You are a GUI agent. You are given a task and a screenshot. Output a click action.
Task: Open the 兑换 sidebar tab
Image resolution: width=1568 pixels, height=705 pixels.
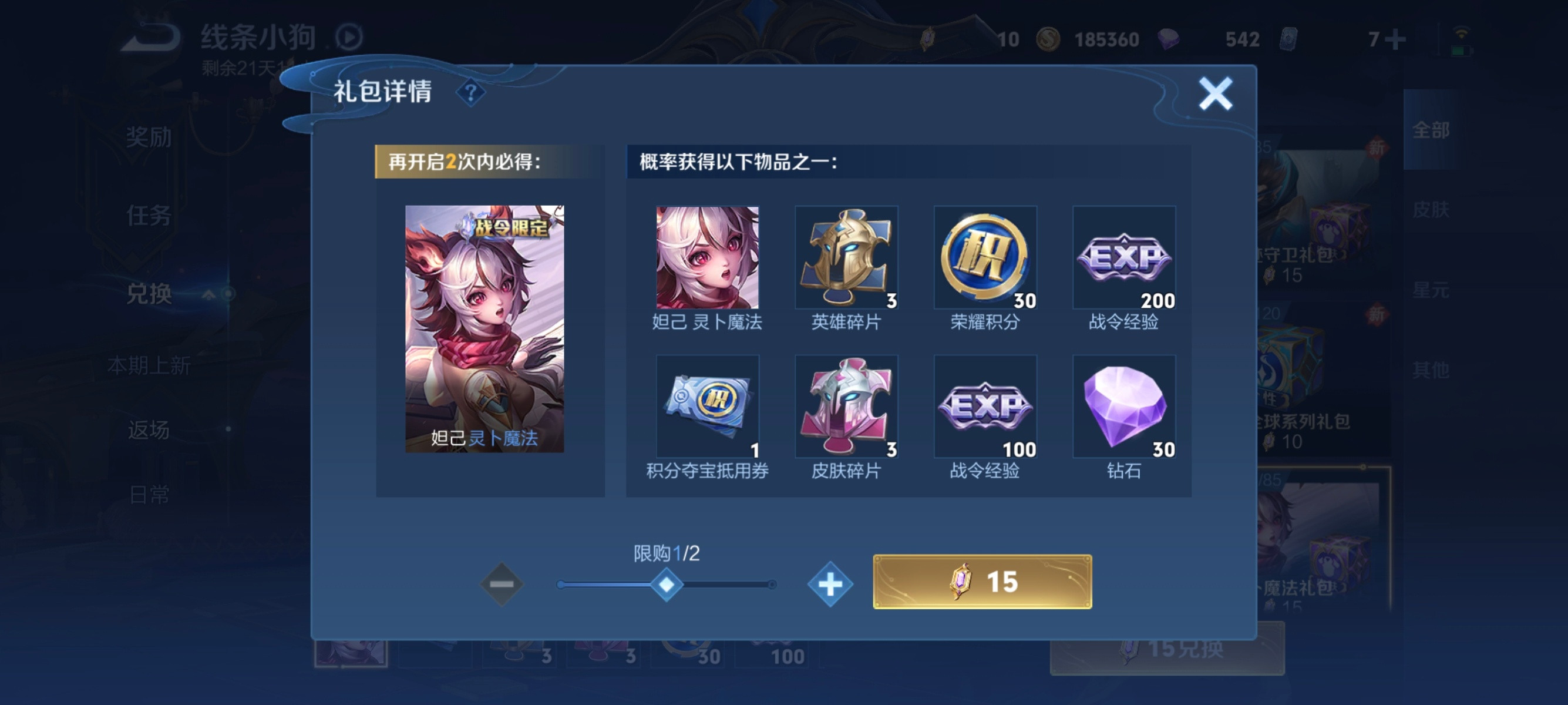pyautogui.click(x=150, y=292)
